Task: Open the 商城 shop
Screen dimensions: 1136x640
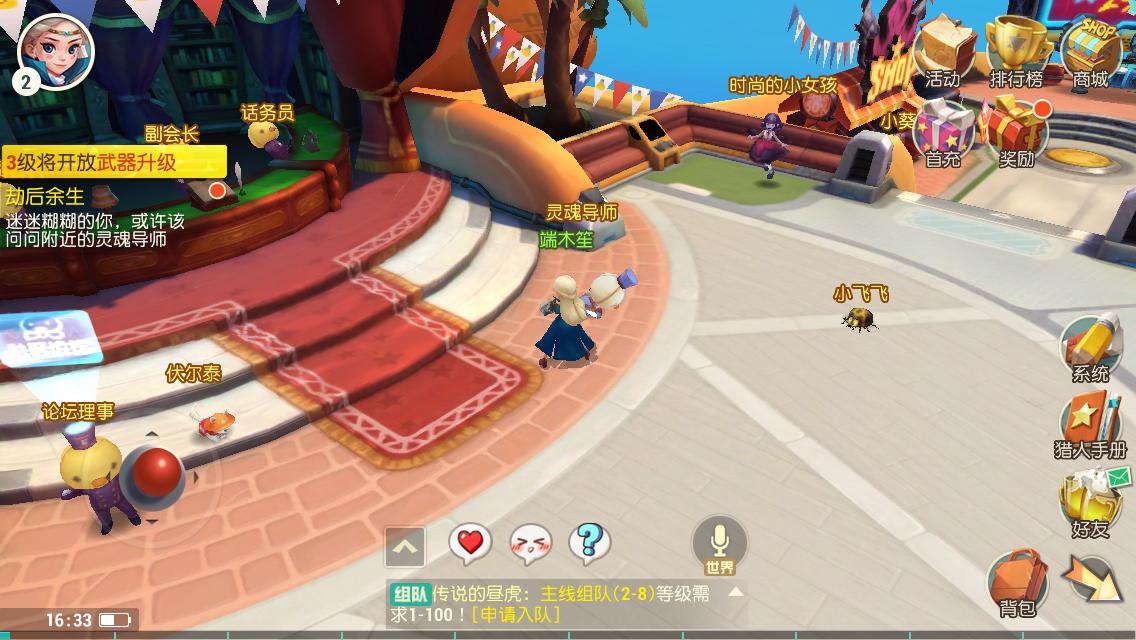Action: [1090, 52]
